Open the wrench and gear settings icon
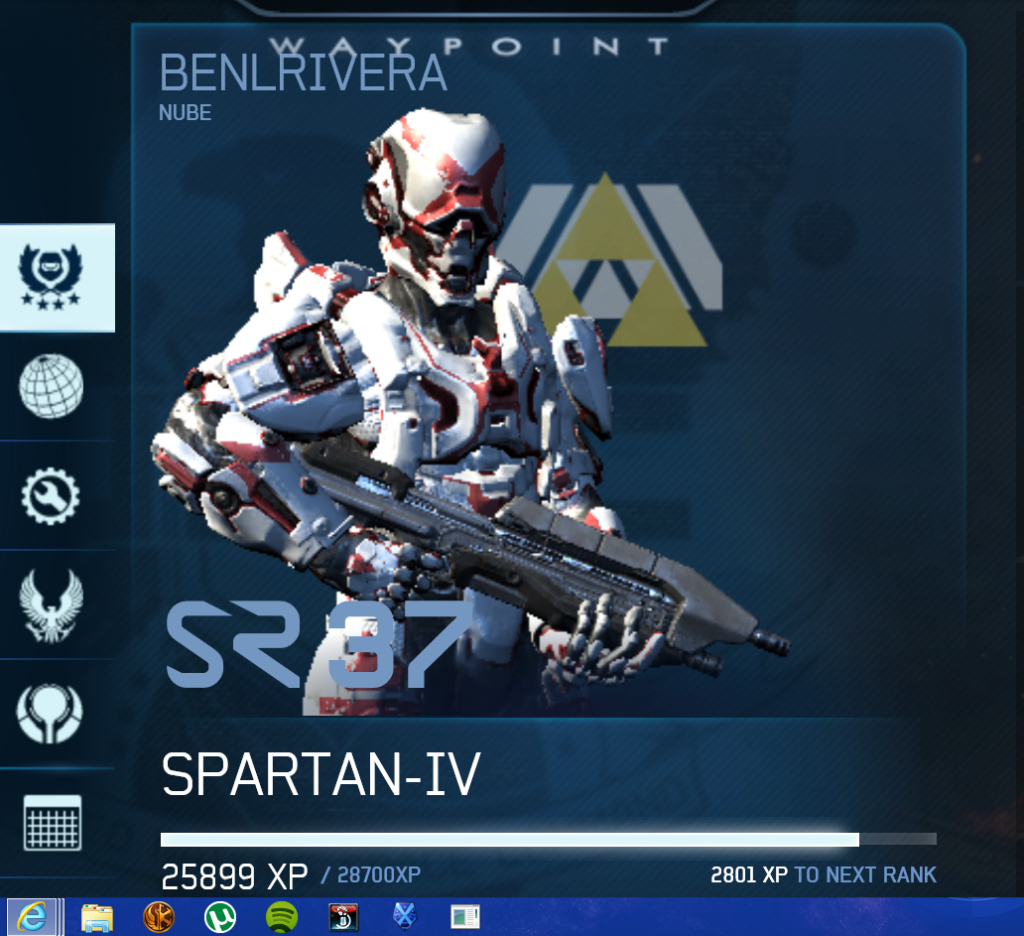This screenshot has height=936, width=1024. point(51,495)
